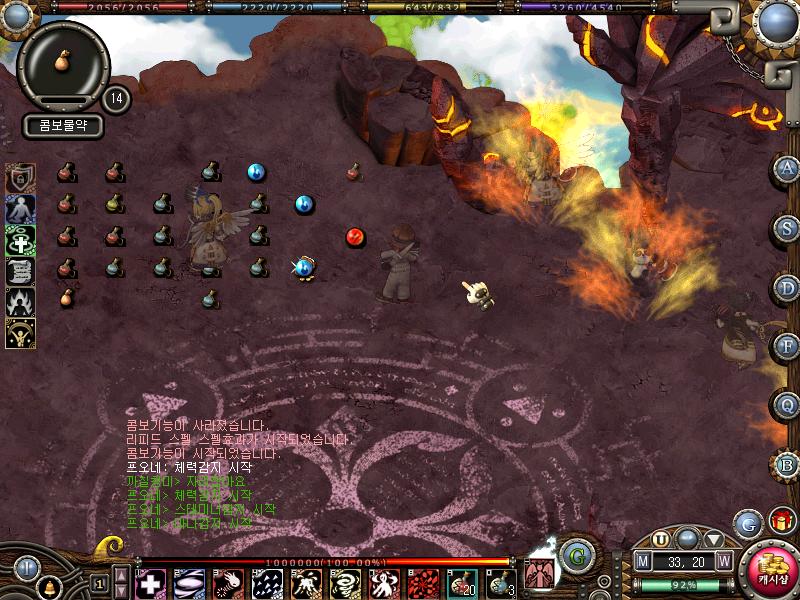Click the M button beside the coordinates

pyautogui.click(x=643, y=562)
